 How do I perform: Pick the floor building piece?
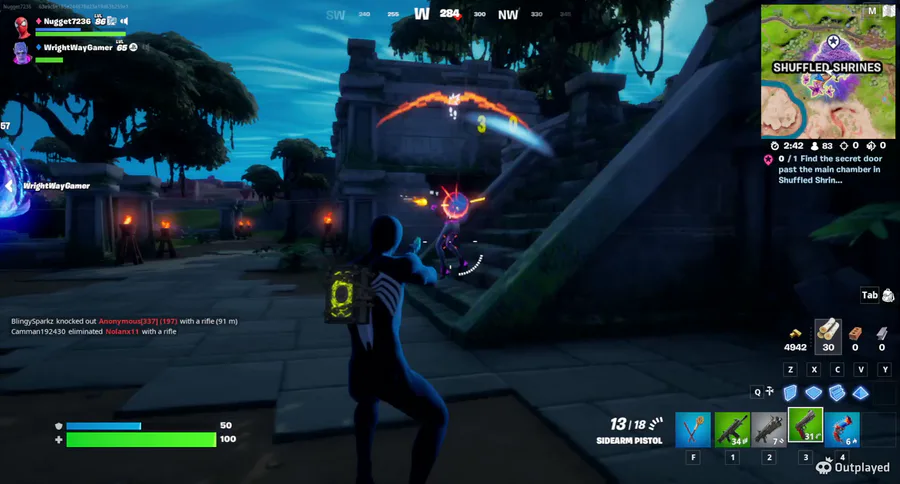813,392
